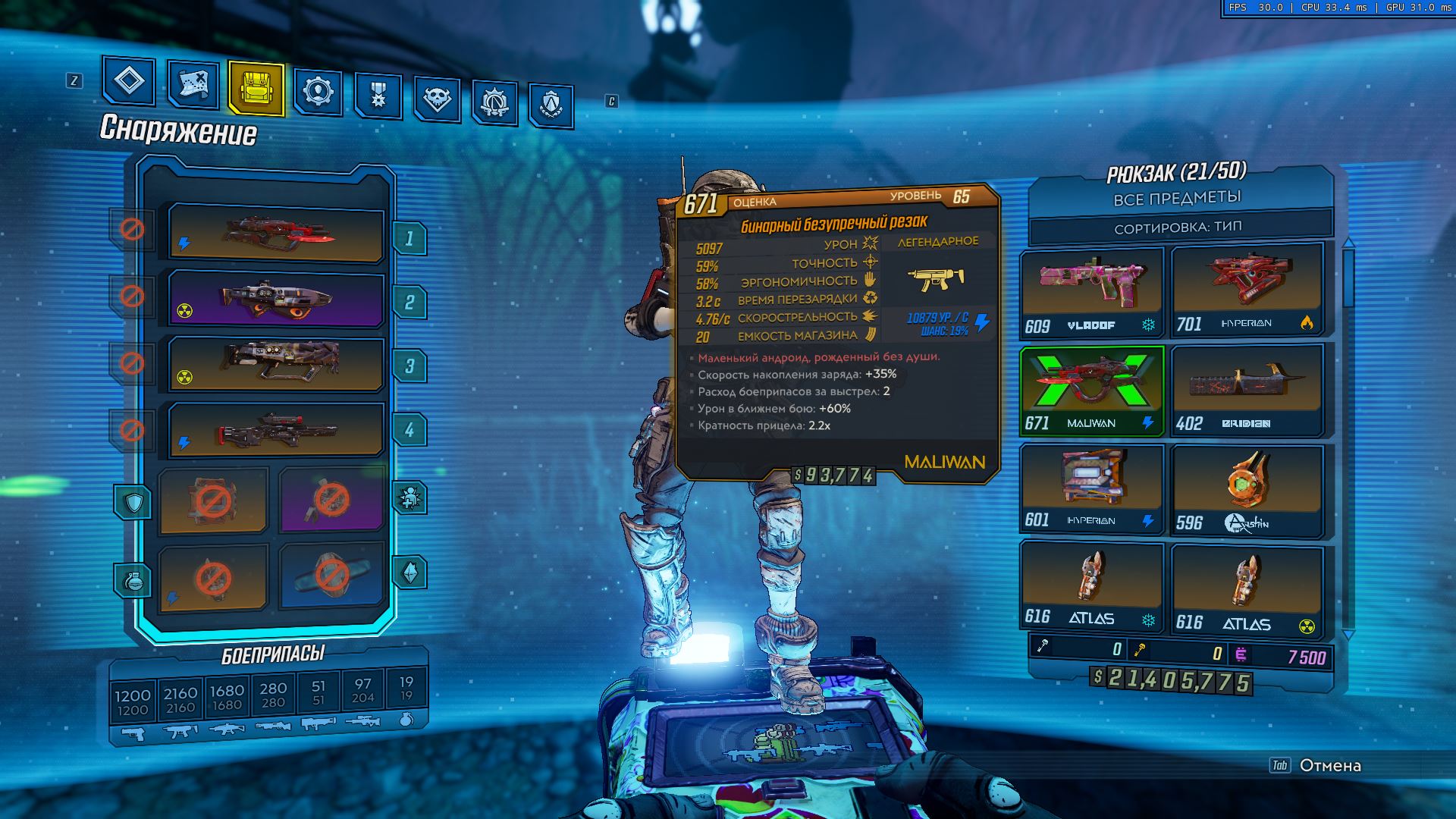
Task: Click Cancel at the bottom right
Action: tap(1329, 765)
